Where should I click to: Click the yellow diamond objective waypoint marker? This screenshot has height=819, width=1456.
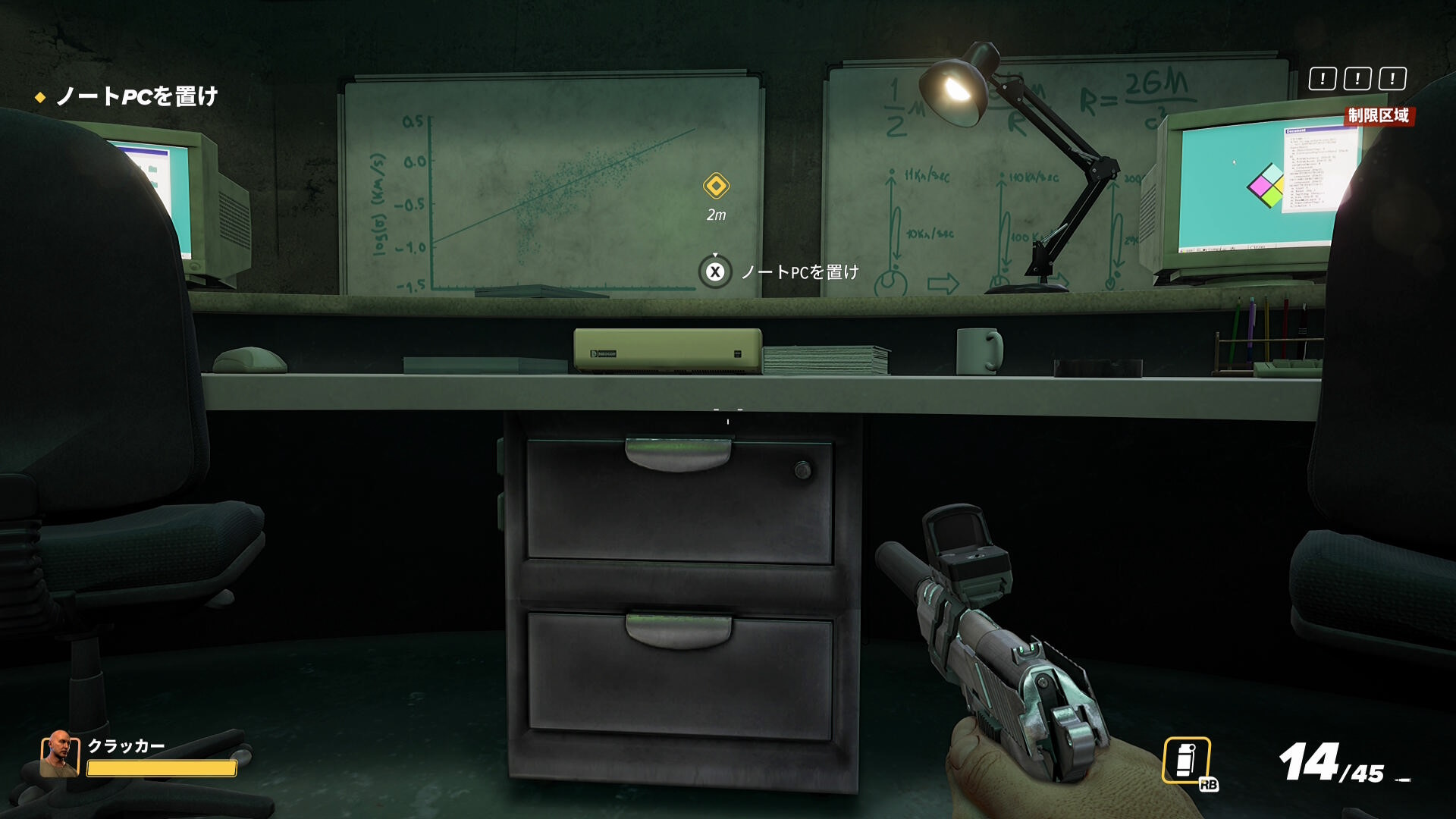pyautogui.click(x=716, y=186)
